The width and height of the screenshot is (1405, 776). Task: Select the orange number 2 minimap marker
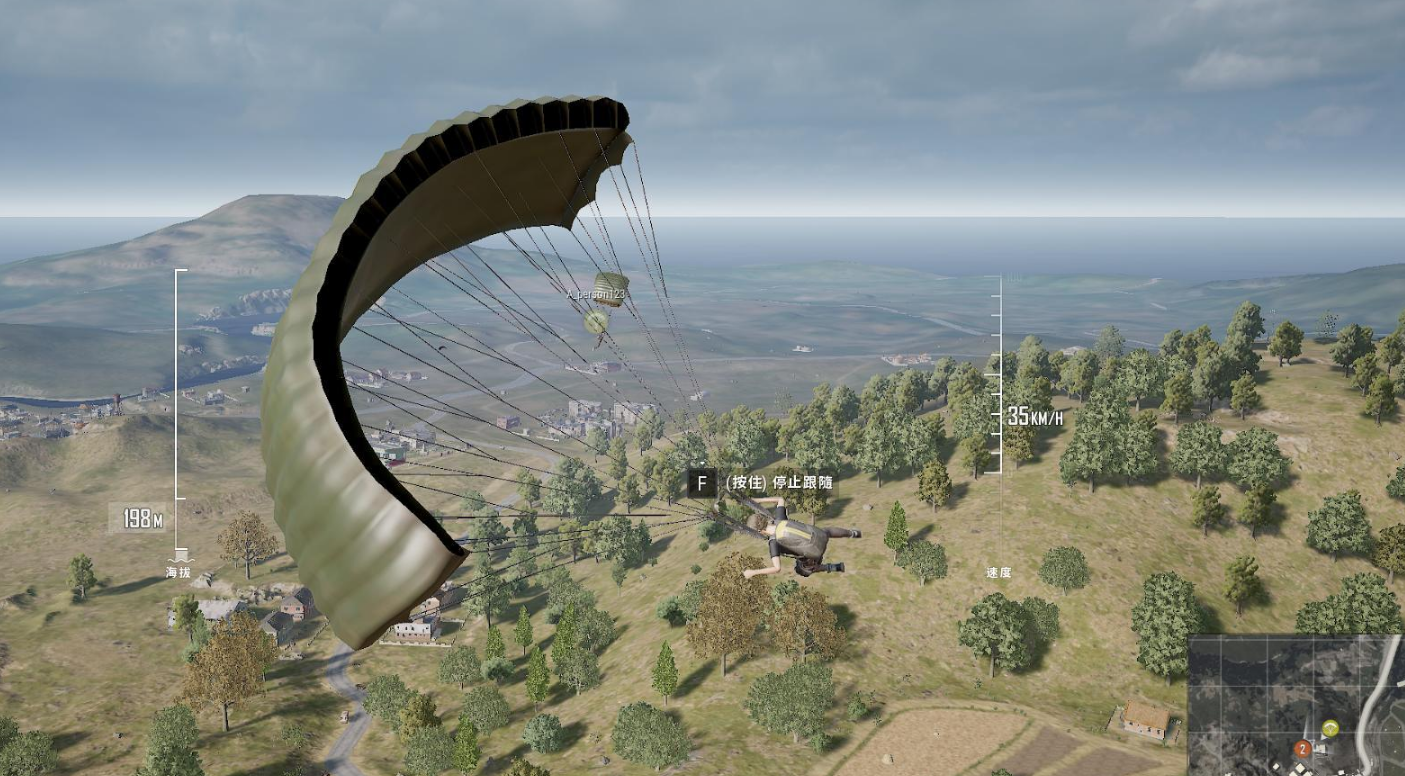(x=1302, y=748)
